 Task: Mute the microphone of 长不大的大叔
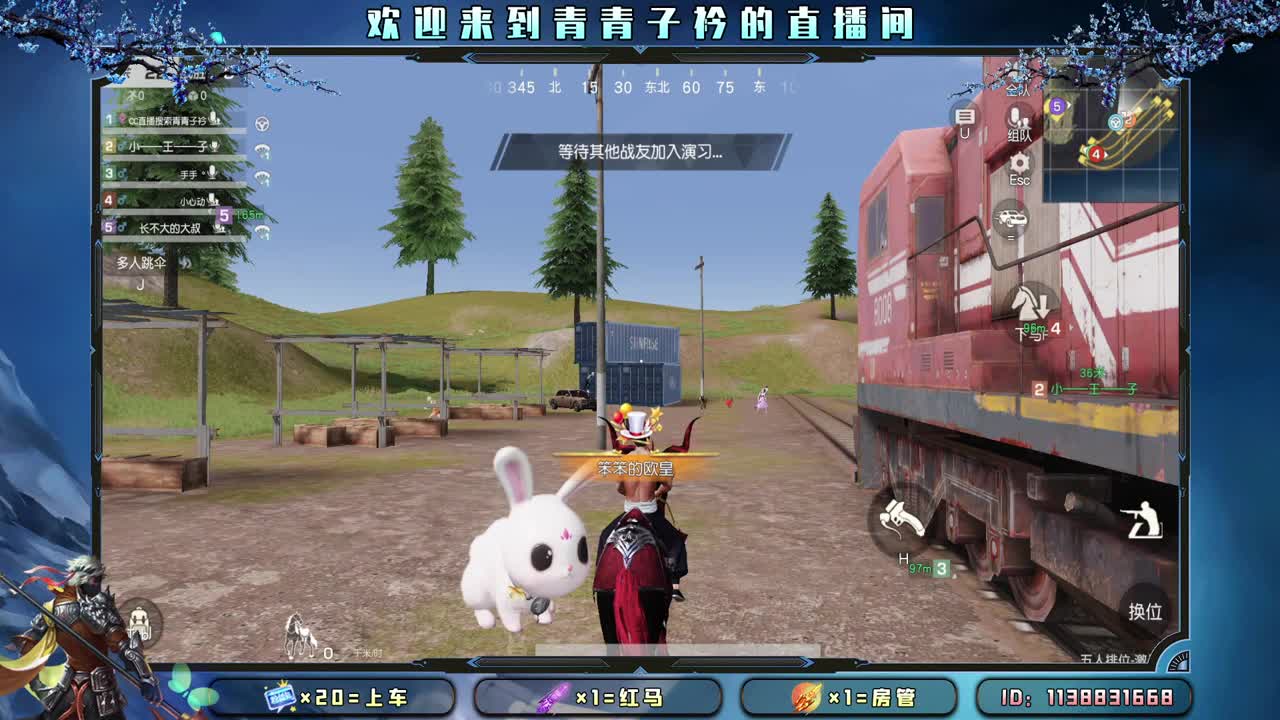tap(220, 228)
